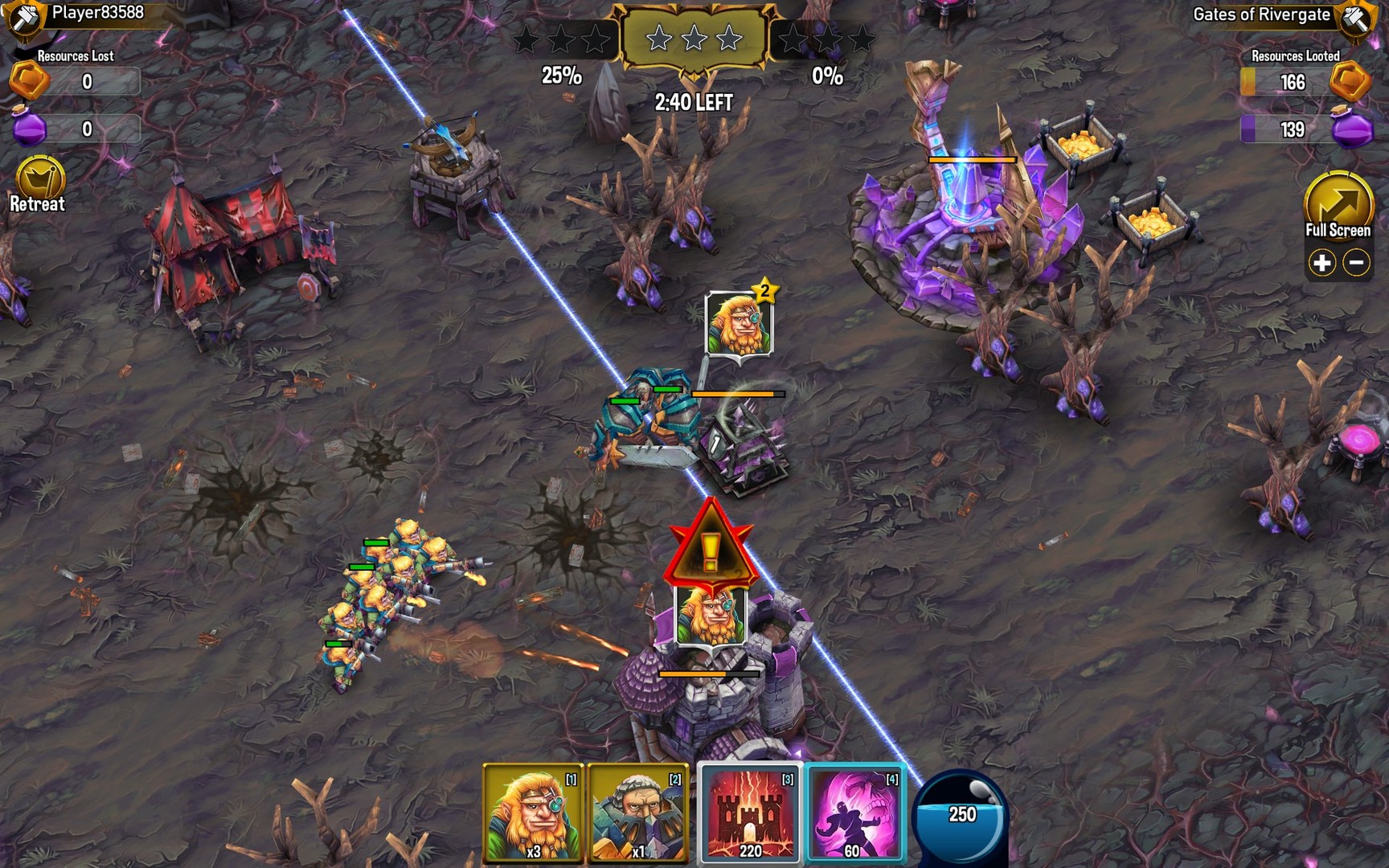Tap the blue mana orb showing 250

click(959, 814)
